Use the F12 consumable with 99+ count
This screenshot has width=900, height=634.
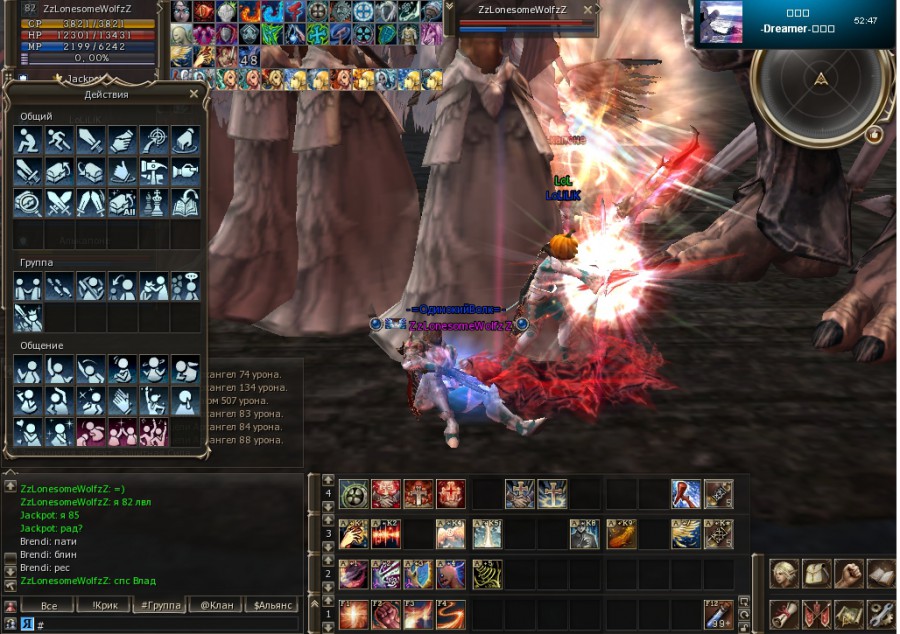click(718, 614)
